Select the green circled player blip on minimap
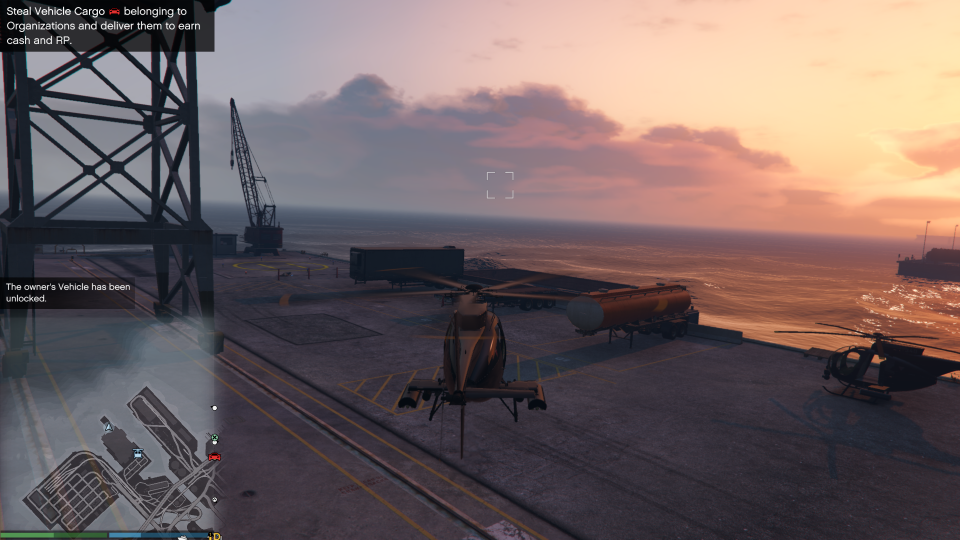 coord(213,439)
